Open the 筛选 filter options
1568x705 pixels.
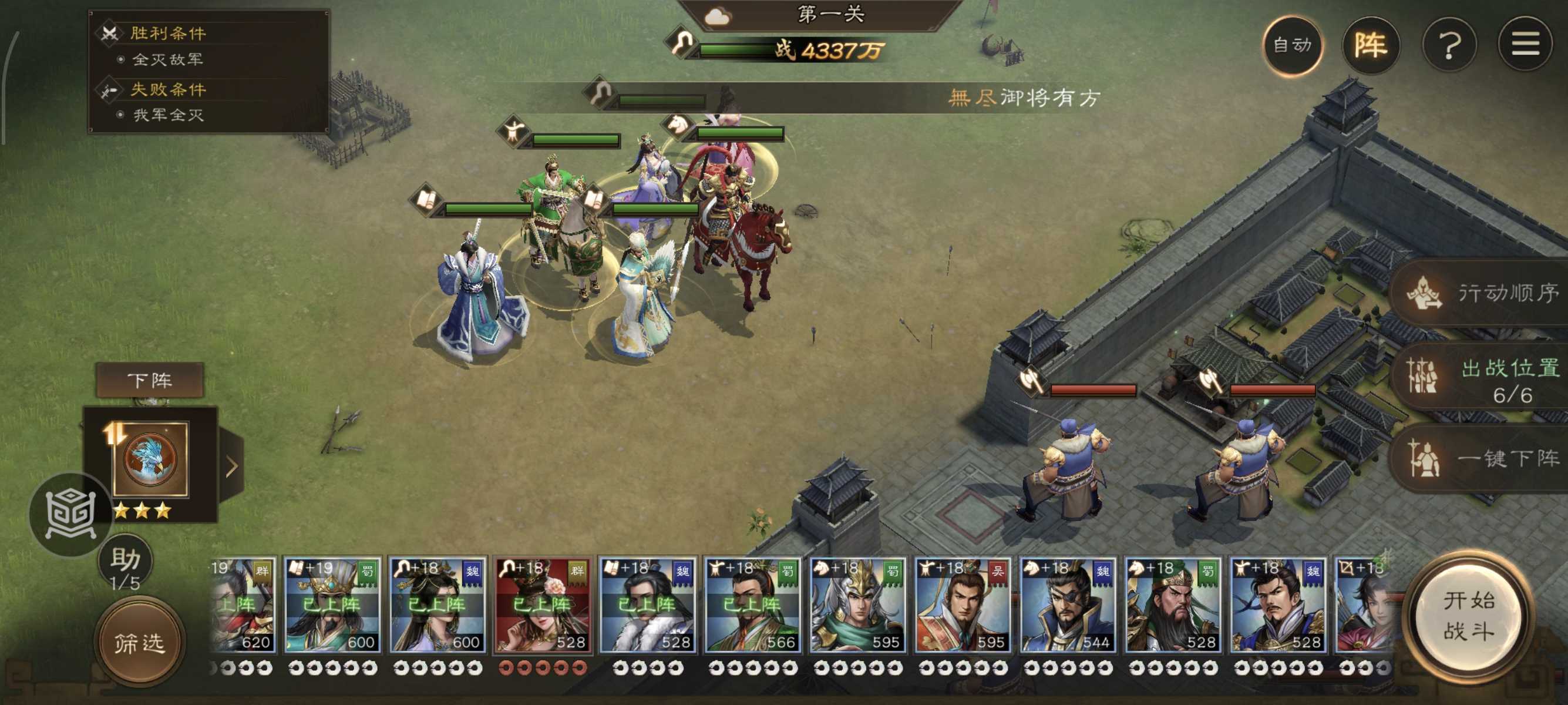pos(139,643)
